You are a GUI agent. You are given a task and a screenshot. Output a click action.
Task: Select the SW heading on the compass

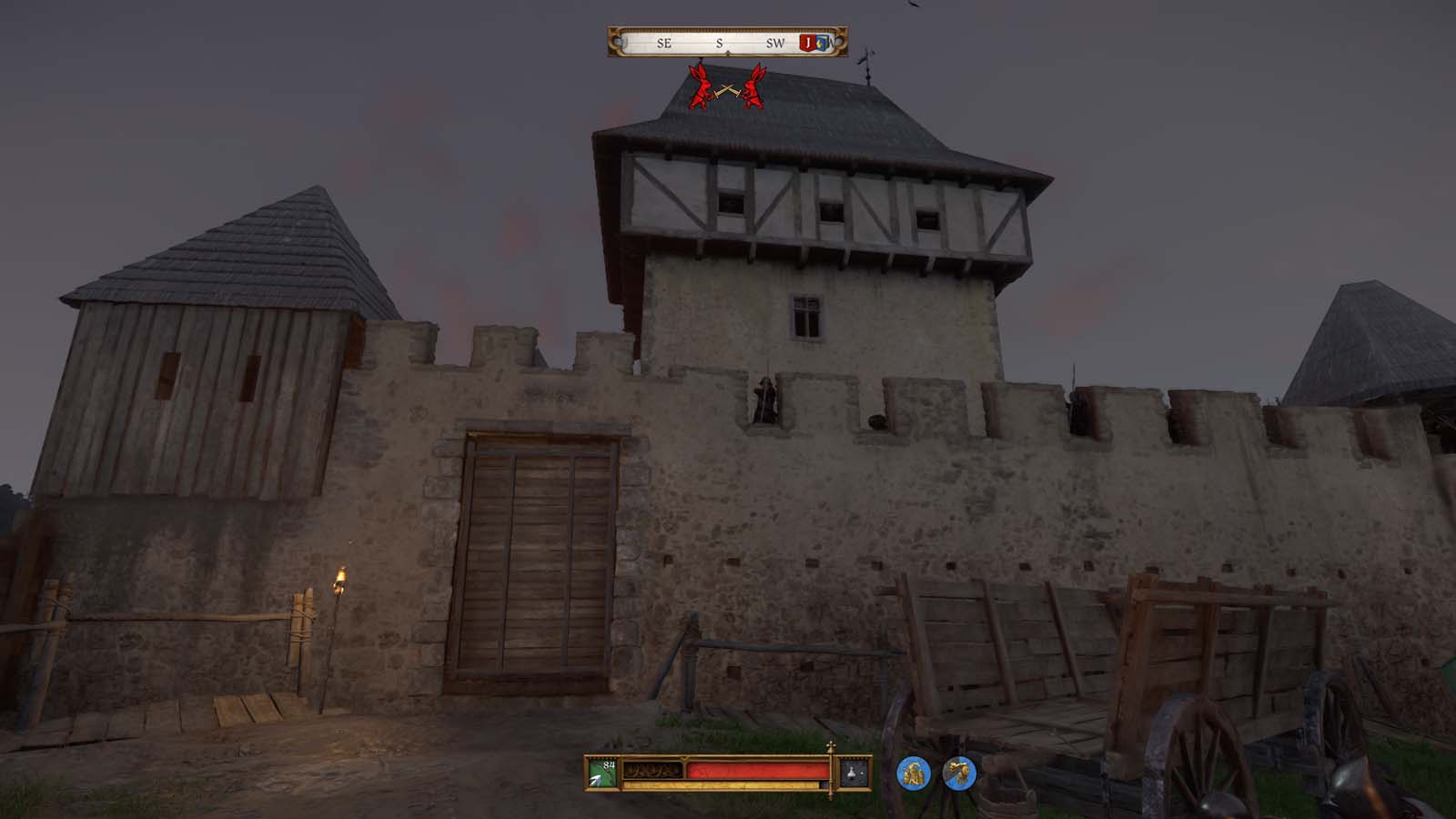[776, 43]
